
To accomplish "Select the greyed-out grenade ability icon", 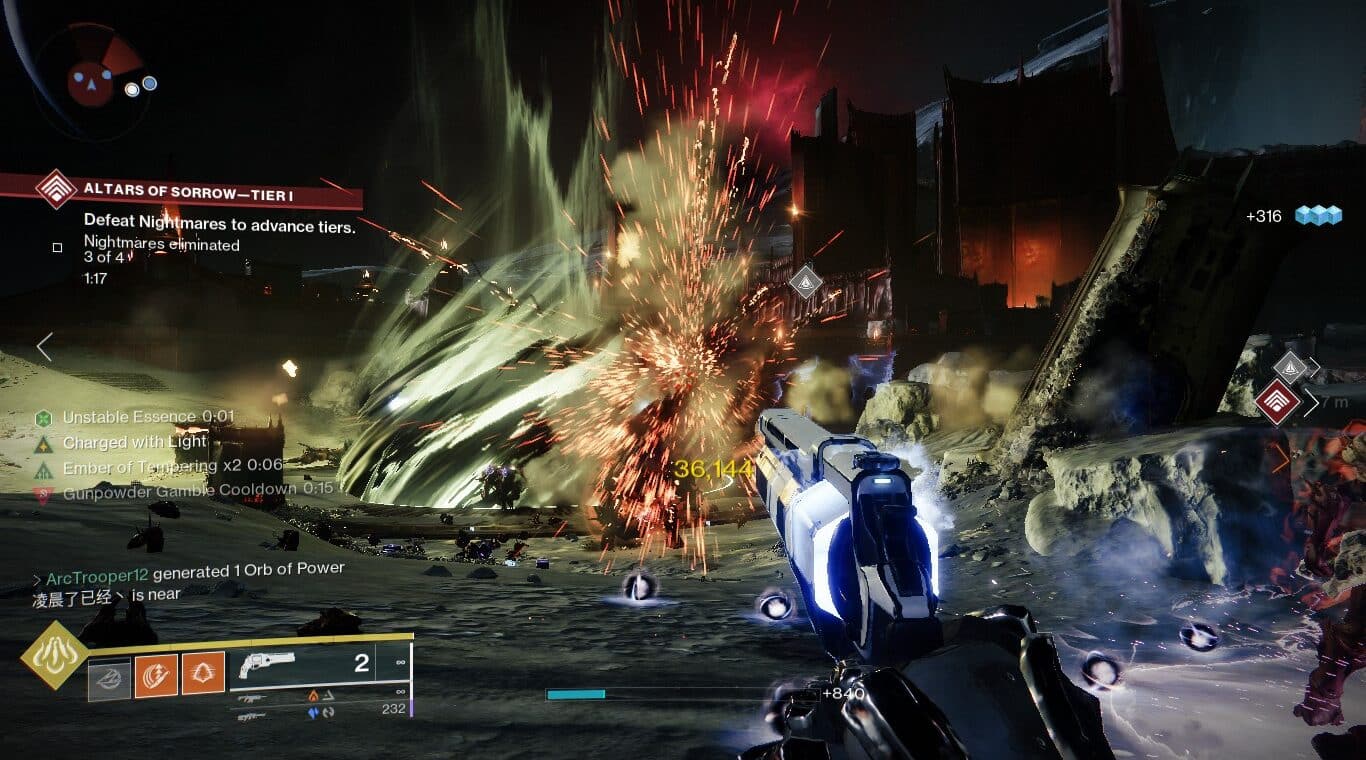I will tap(108, 675).
